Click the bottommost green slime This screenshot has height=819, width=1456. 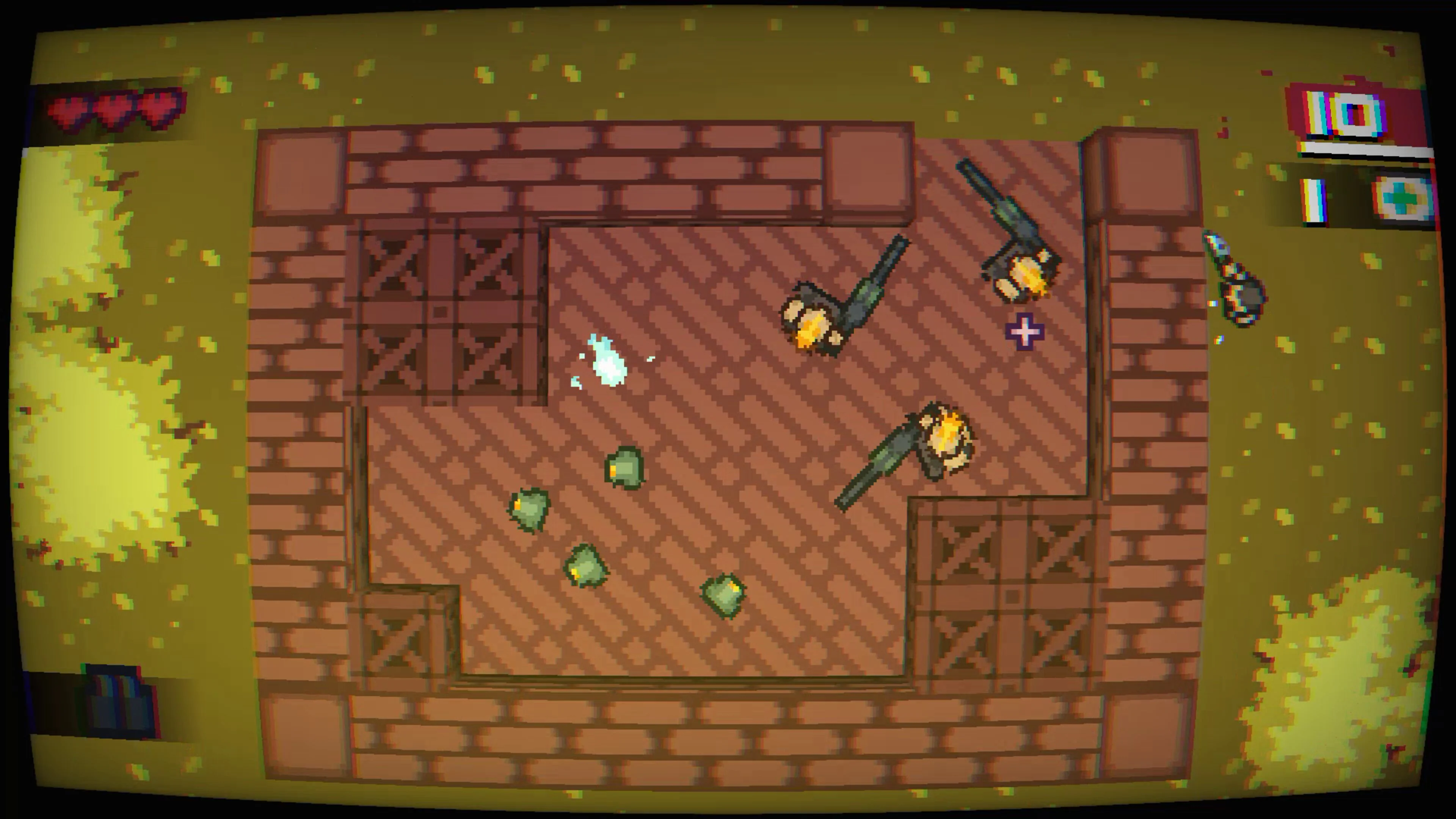(723, 596)
